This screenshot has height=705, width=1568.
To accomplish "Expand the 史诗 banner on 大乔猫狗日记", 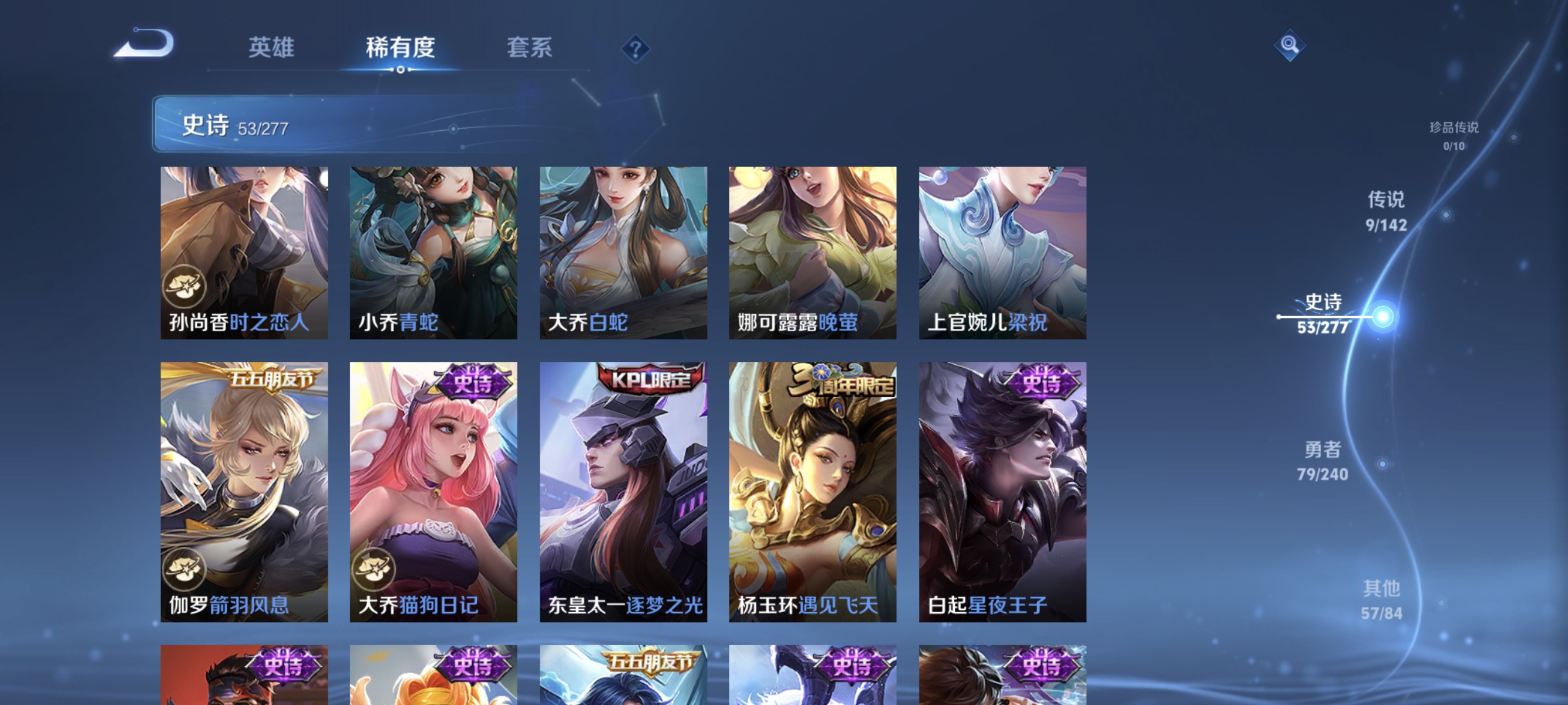I will [x=475, y=384].
